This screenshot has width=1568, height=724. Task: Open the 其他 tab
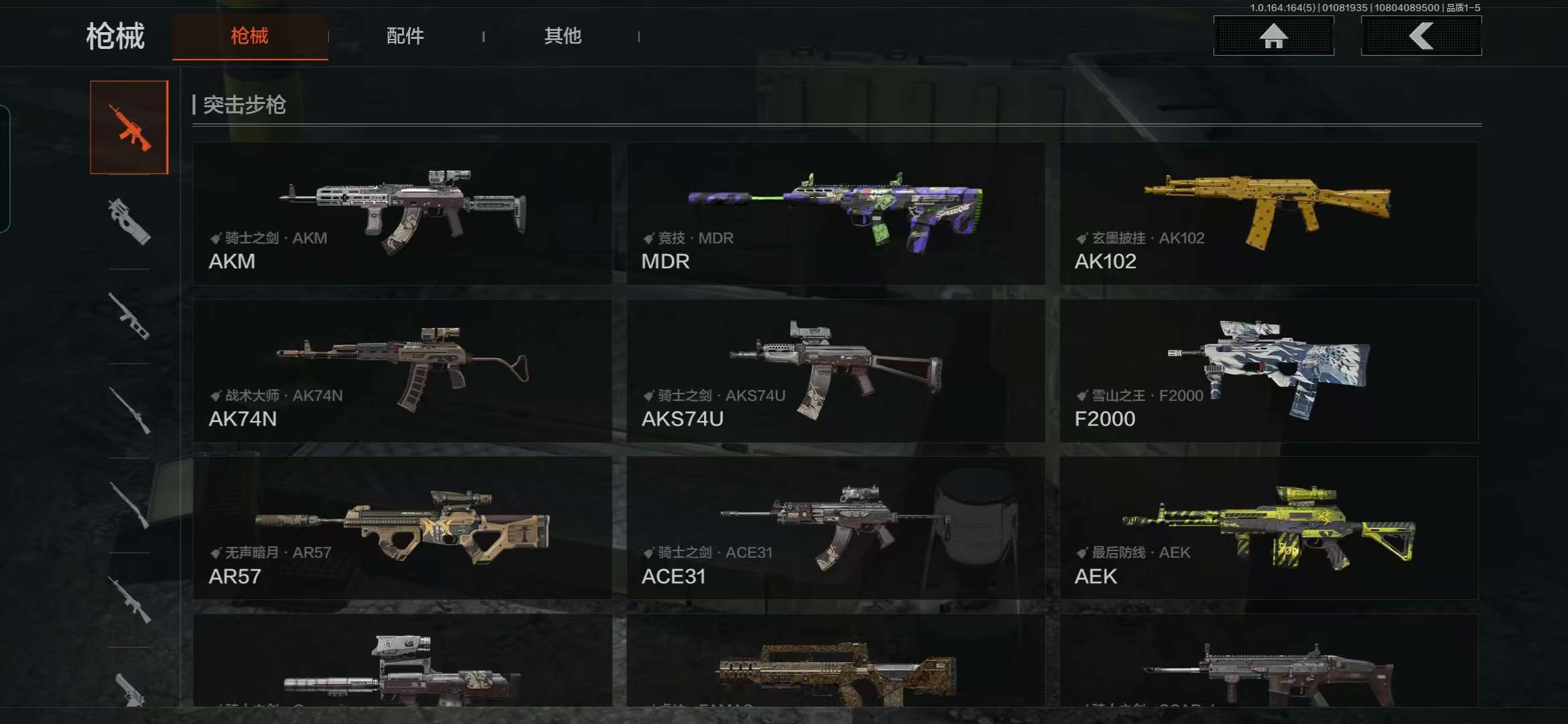563,37
